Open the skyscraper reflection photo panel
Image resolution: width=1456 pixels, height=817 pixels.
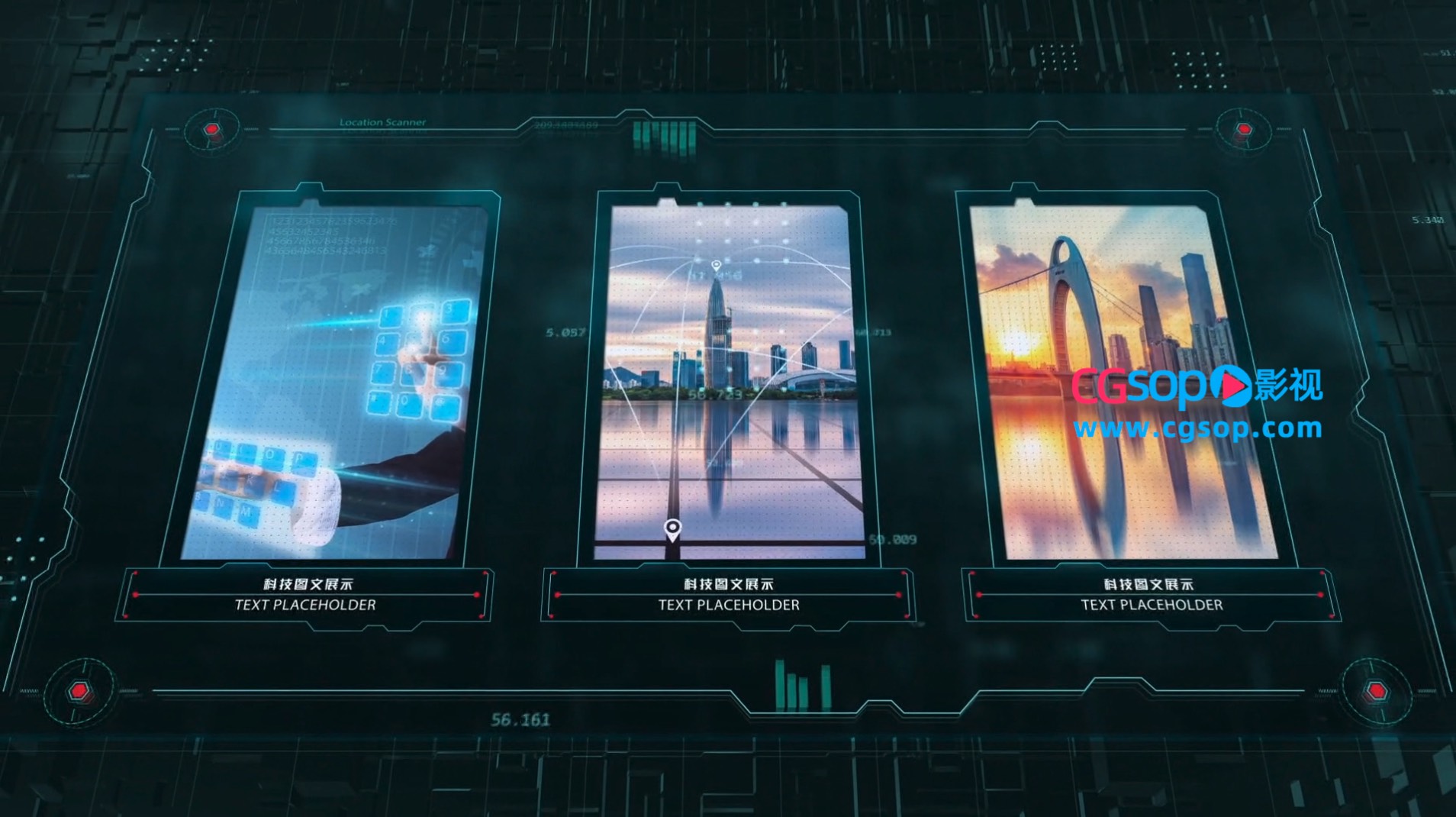[729, 382]
